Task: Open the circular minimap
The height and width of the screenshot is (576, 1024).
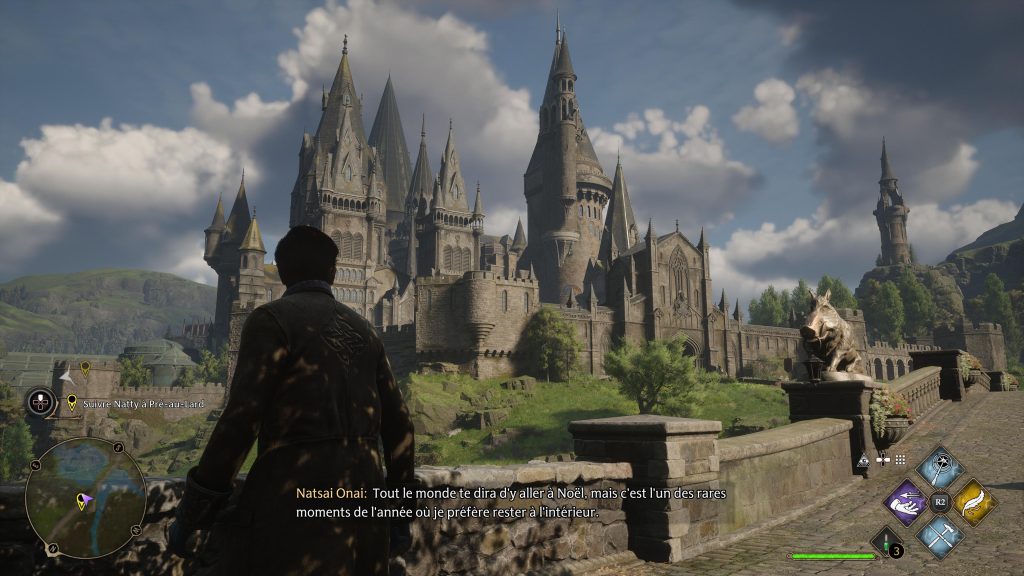Action: (x=86, y=497)
